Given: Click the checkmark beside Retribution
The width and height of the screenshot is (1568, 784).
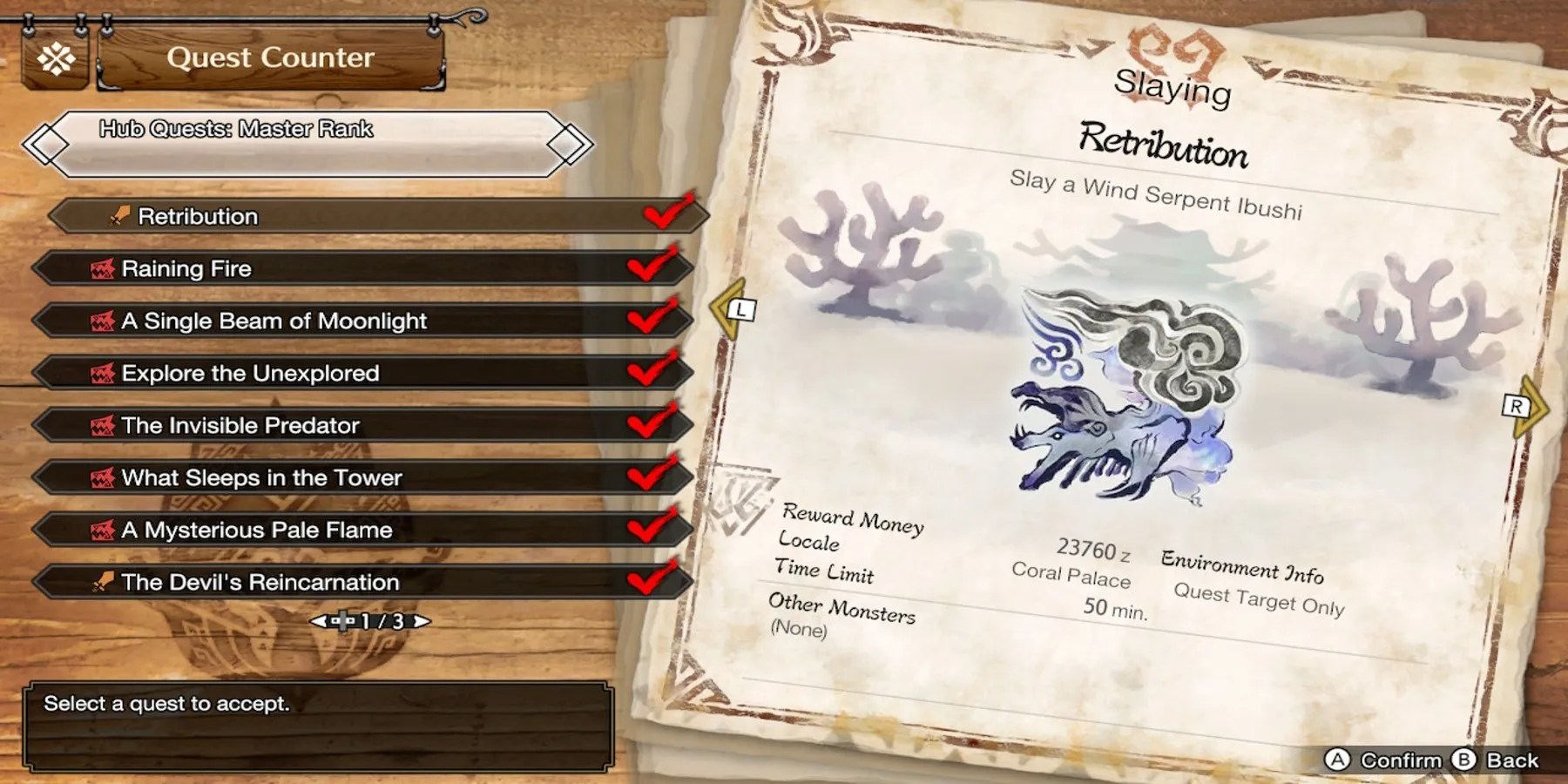Looking at the screenshot, I should tap(662, 214).
